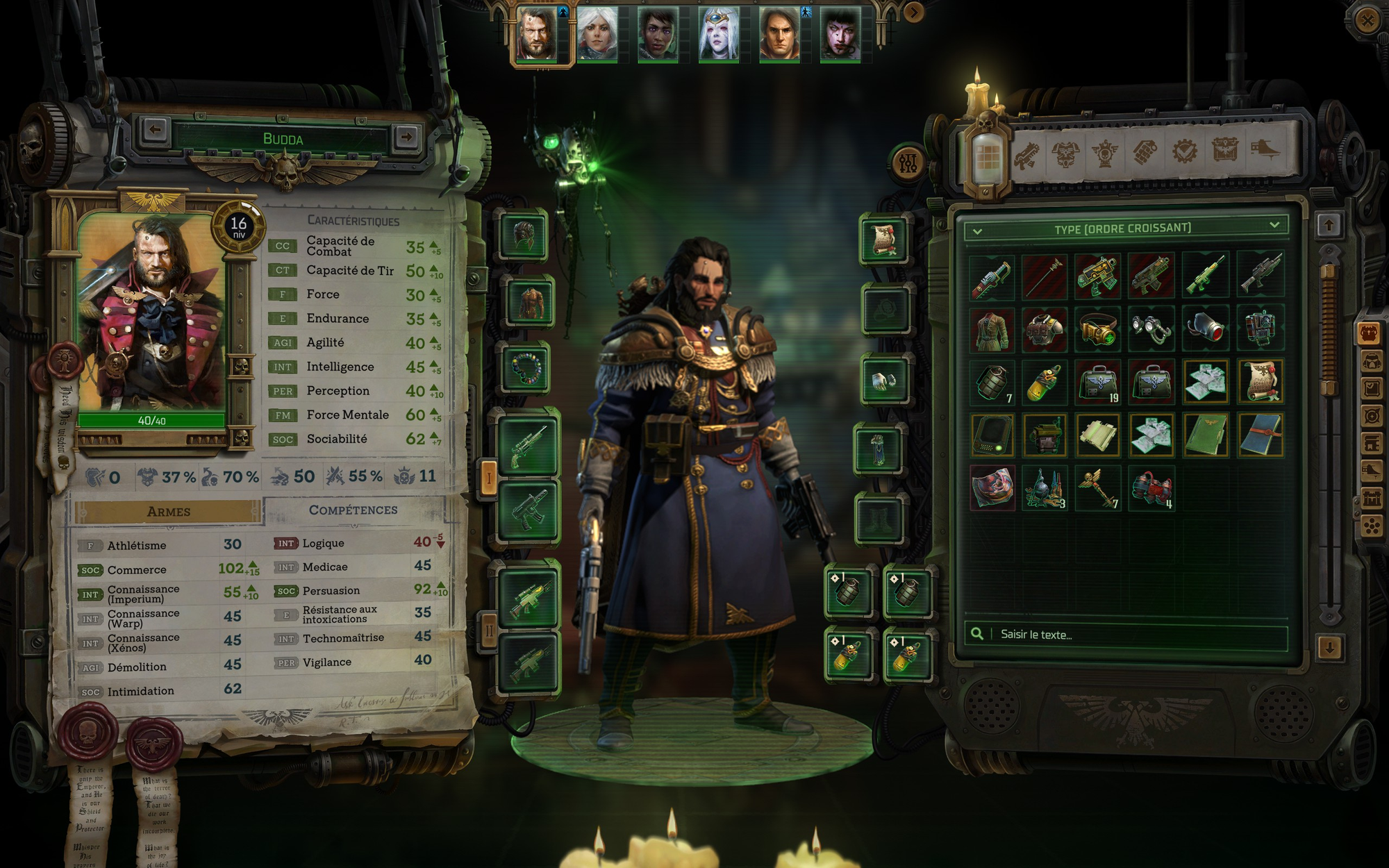This screenshot has height=868, width=1389.
Task: Switch to the Compétences tab
Action: click(353, 510)
